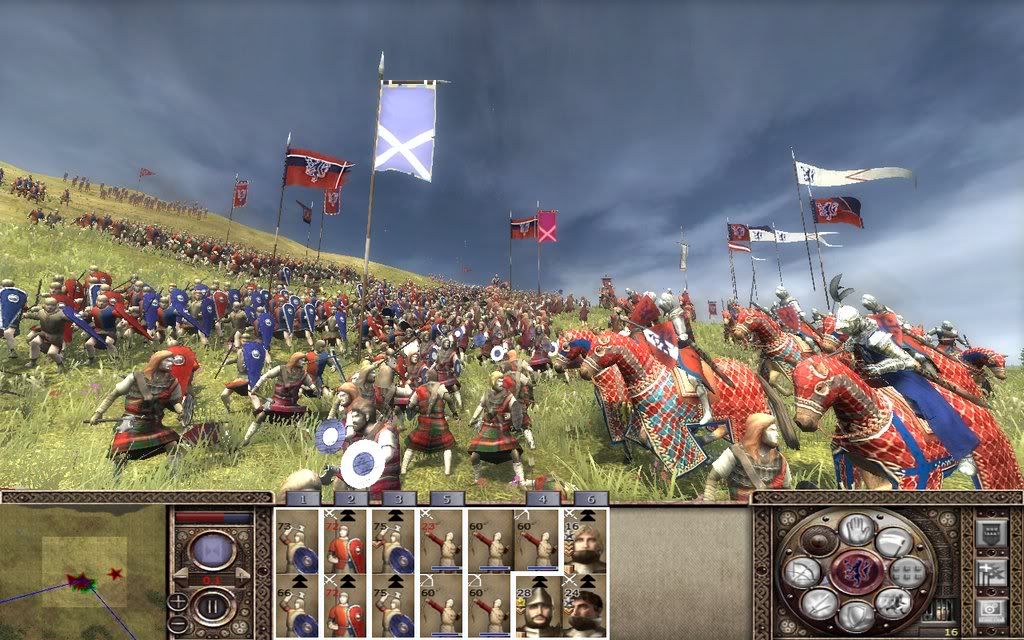Select group 1 tab
This screenshot has height=640, width=1024.
[303, 498]
